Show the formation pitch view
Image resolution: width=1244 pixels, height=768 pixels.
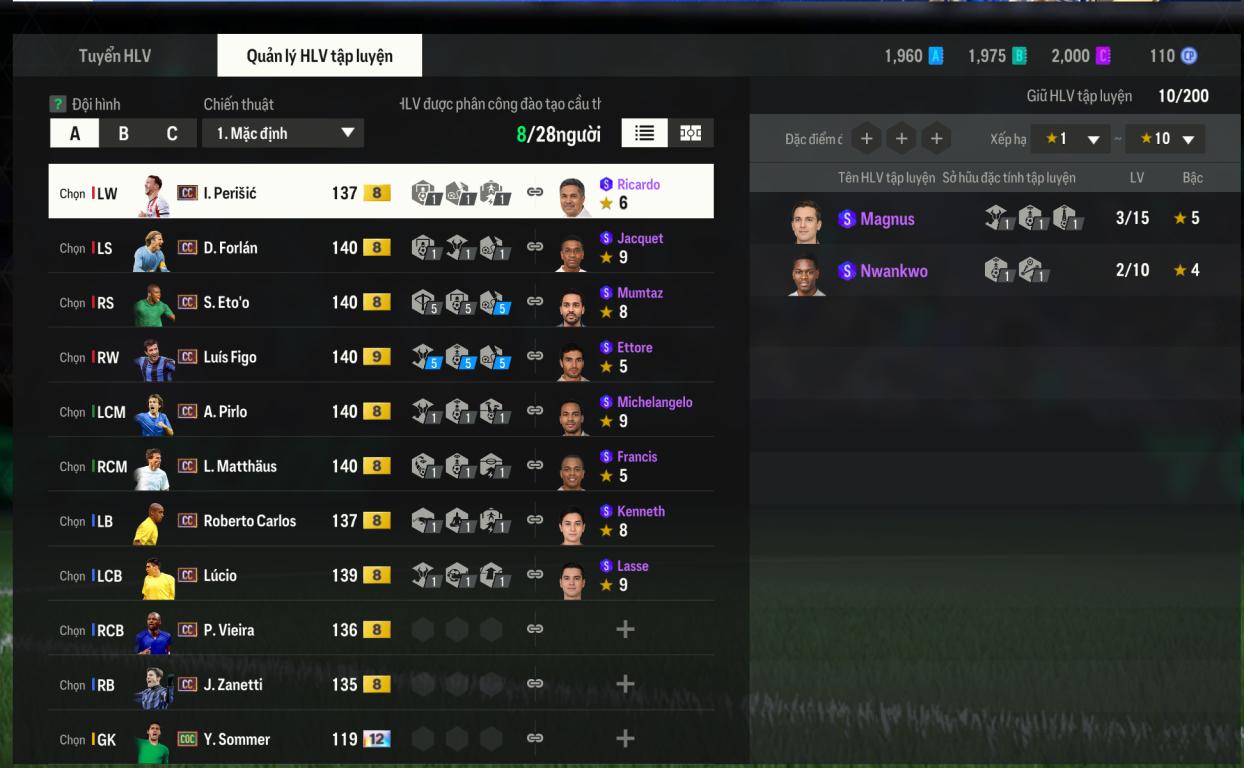[x=691, y=133]
